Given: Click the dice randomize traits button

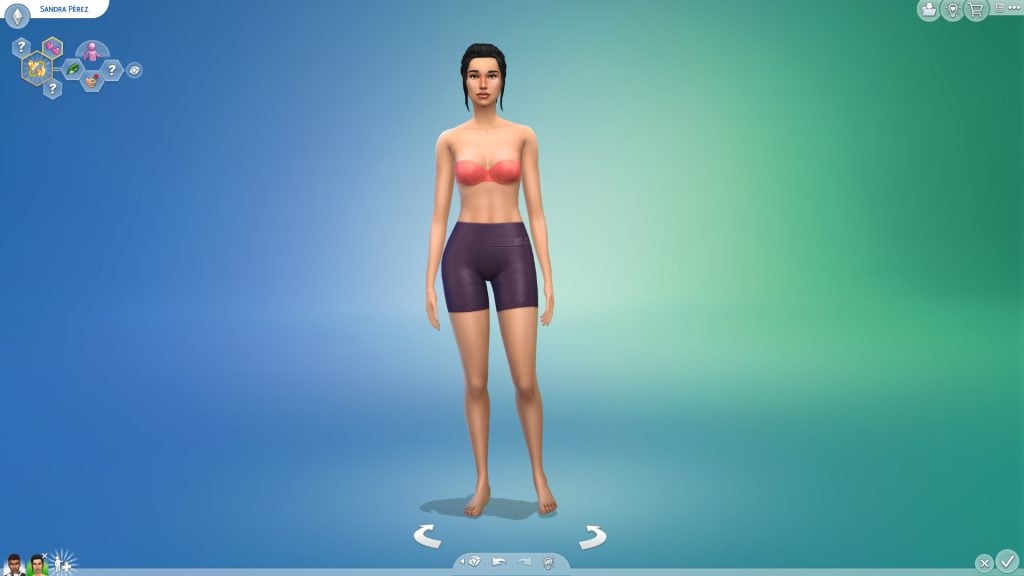Looking at the screenshot, I should (134, 70).
